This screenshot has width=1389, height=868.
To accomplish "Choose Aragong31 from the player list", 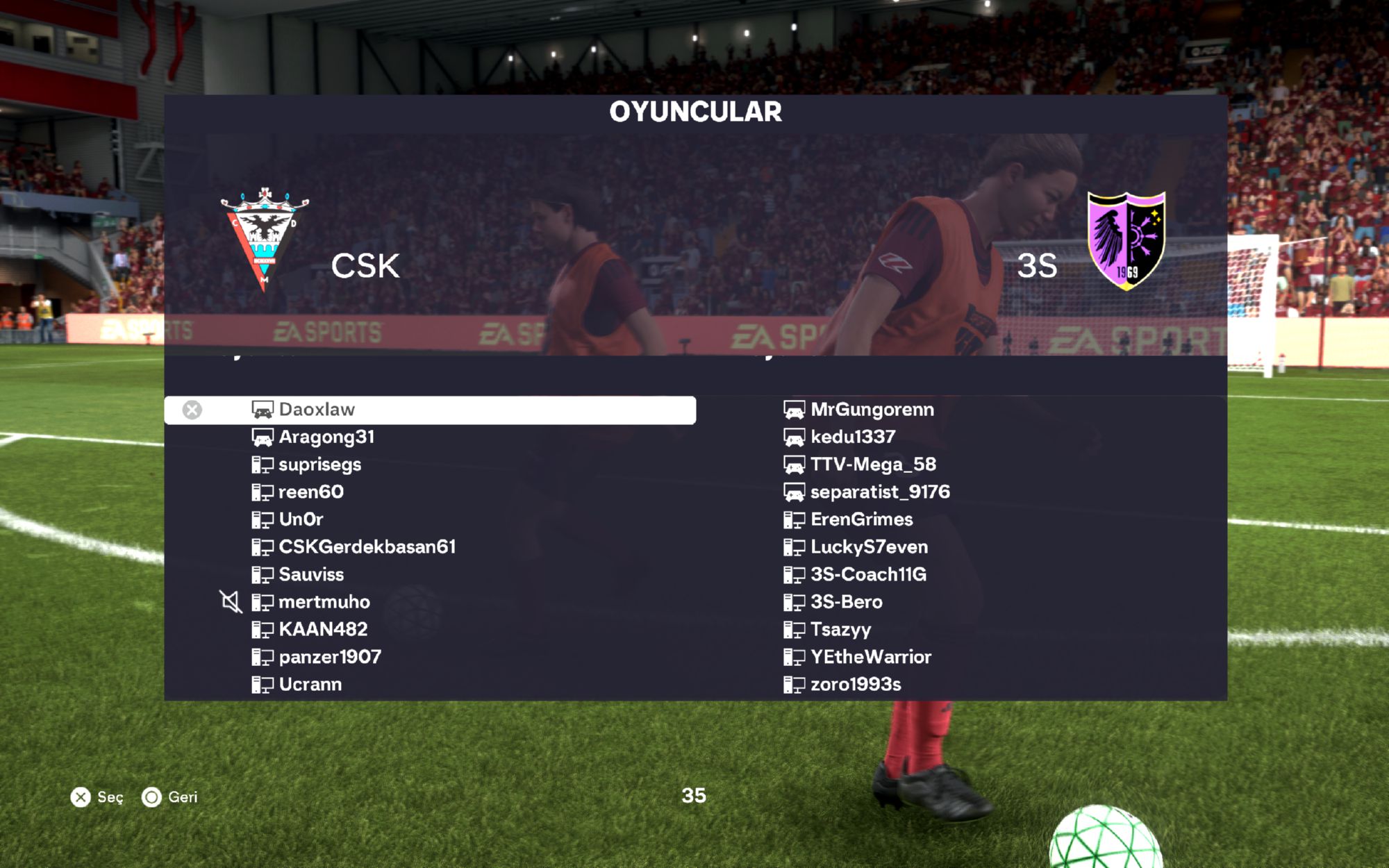I will tap(326, 437).
